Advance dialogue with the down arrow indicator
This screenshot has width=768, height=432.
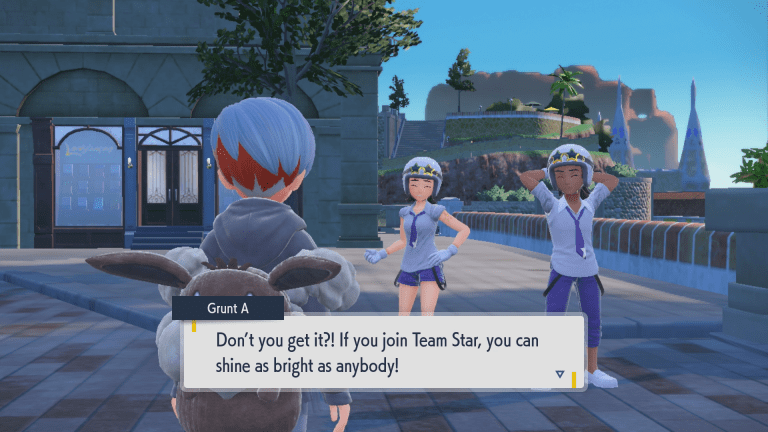559,374
